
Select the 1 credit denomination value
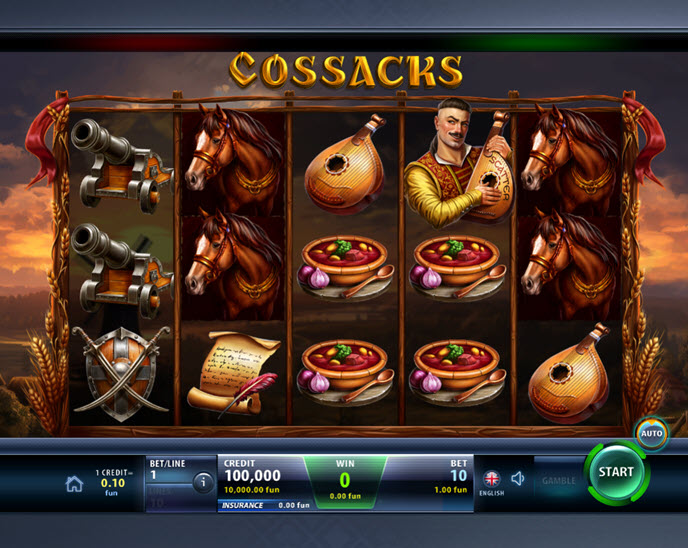pos(114,481)
